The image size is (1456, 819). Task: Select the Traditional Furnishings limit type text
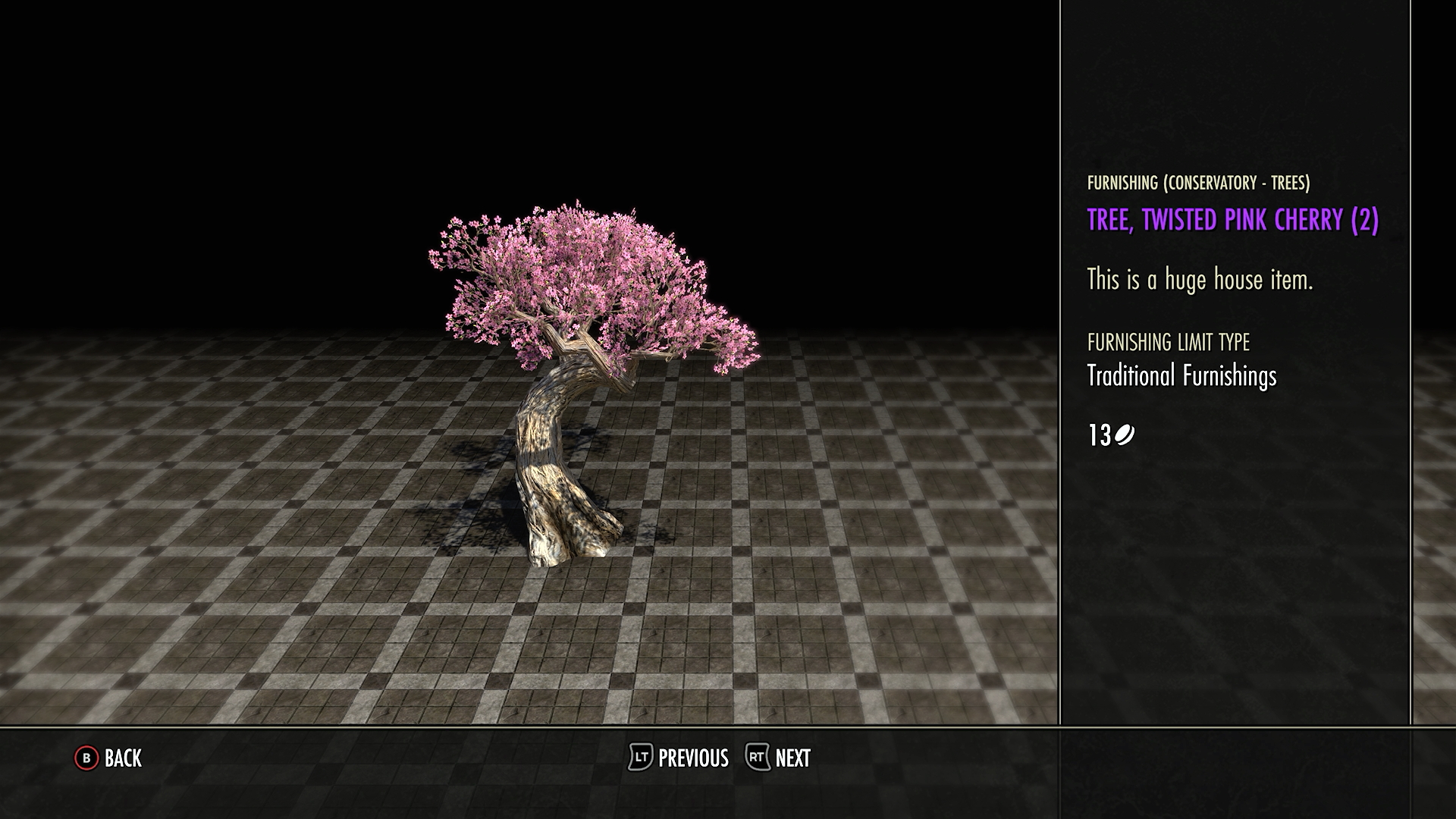coord(1181,375)
